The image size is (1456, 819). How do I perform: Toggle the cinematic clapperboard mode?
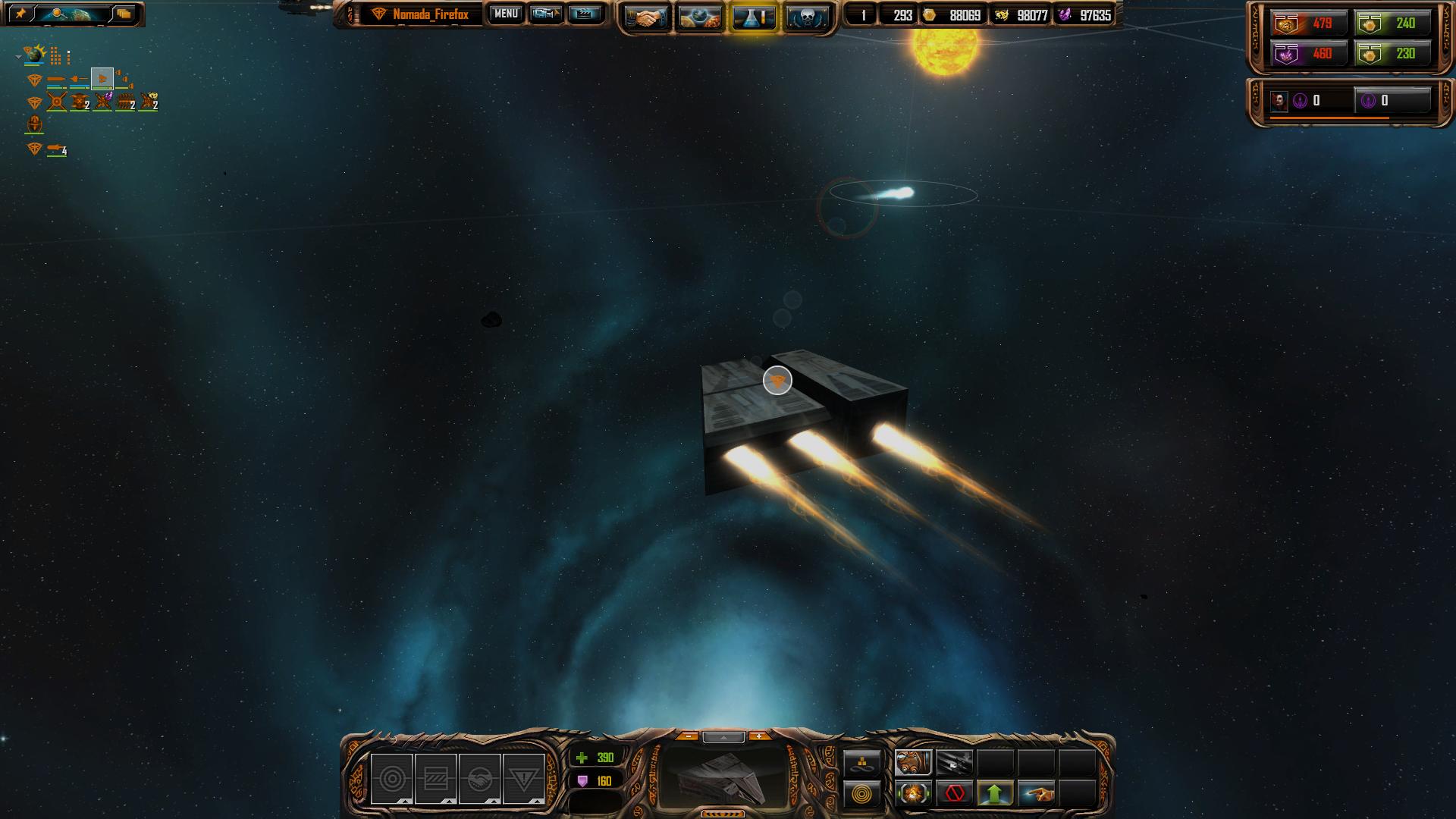[585, 14]
